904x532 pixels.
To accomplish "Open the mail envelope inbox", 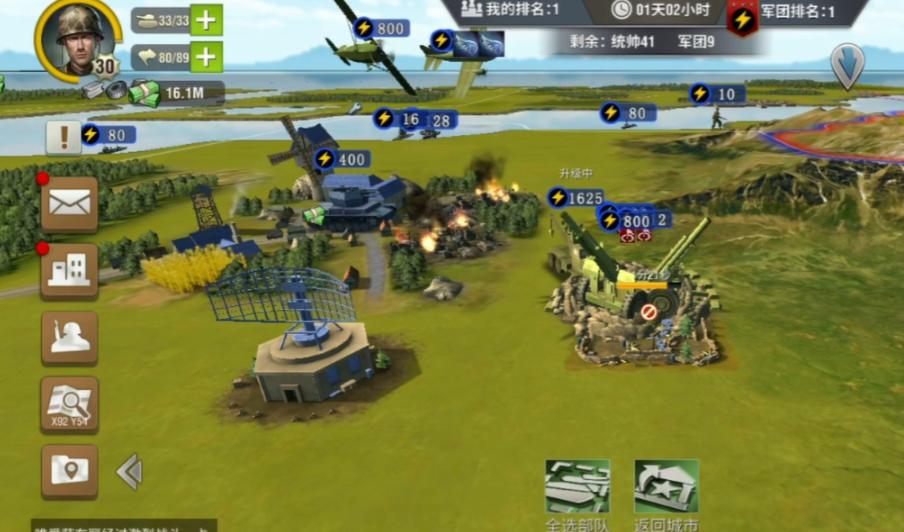I will point(69,203).
